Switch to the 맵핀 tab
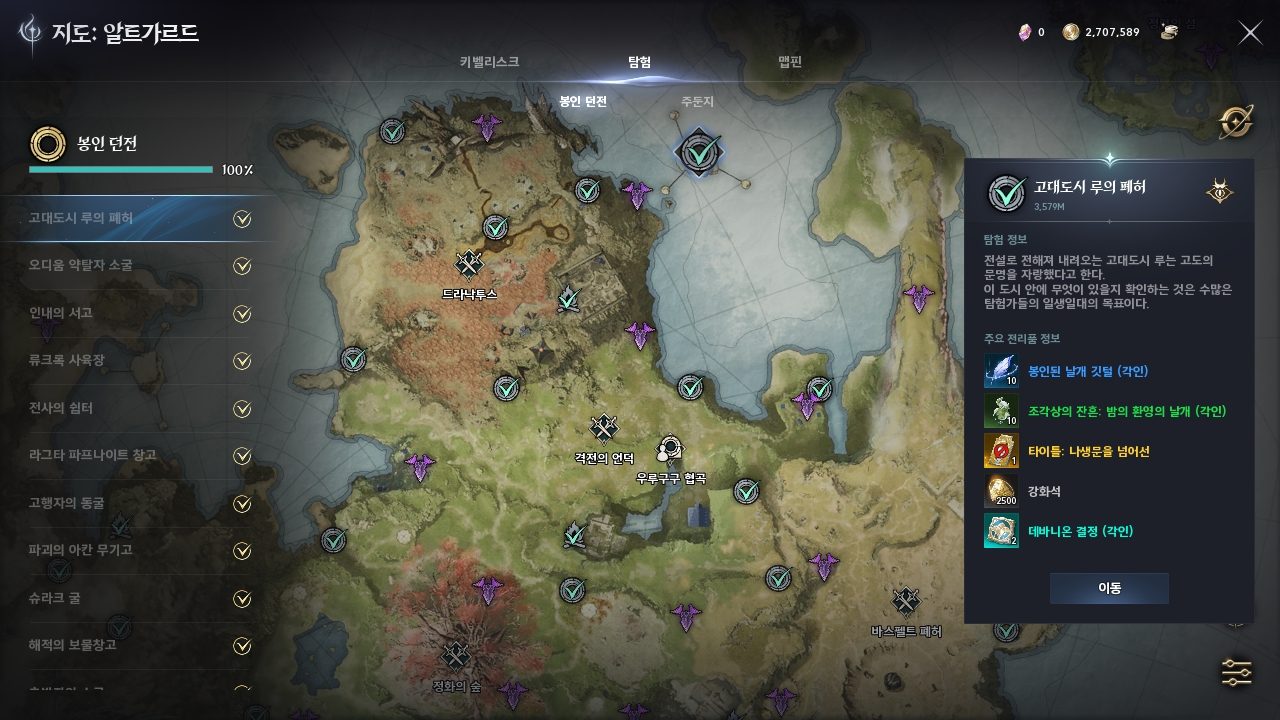 click(x=790, y=62)
